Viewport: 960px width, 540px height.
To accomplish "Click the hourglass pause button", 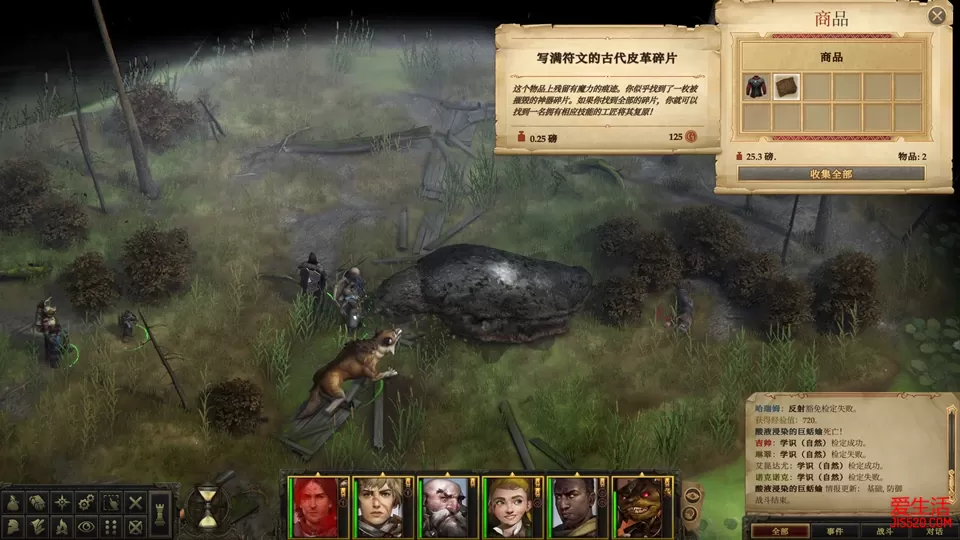I will click(207, 506).
